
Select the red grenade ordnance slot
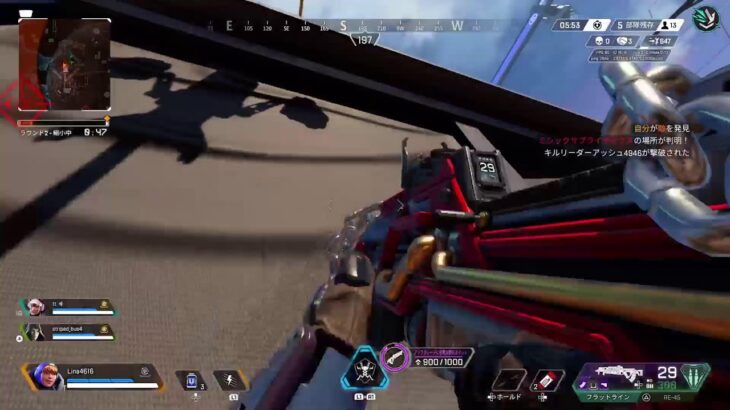548,380
